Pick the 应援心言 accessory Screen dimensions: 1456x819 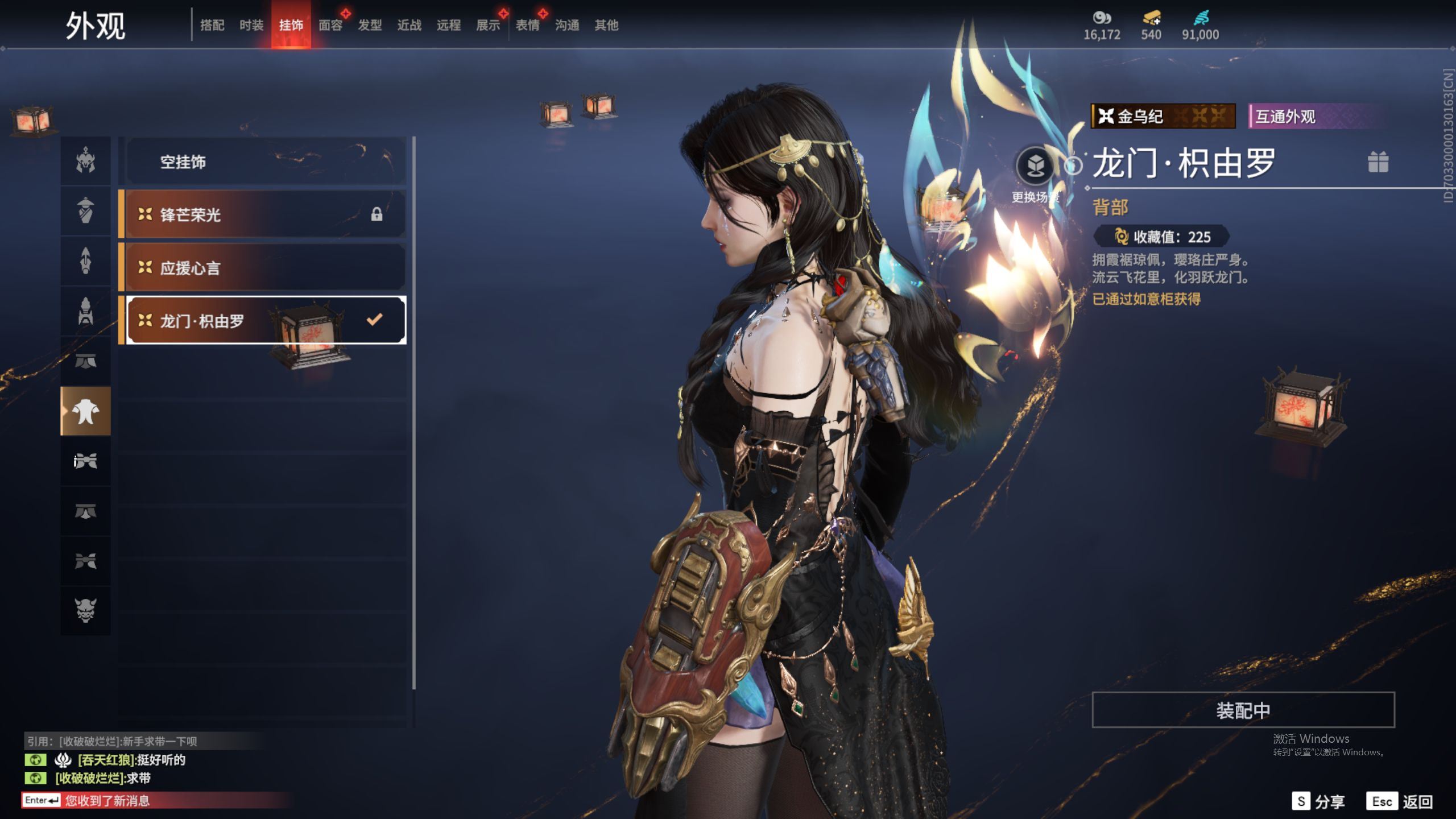(264, 267)
